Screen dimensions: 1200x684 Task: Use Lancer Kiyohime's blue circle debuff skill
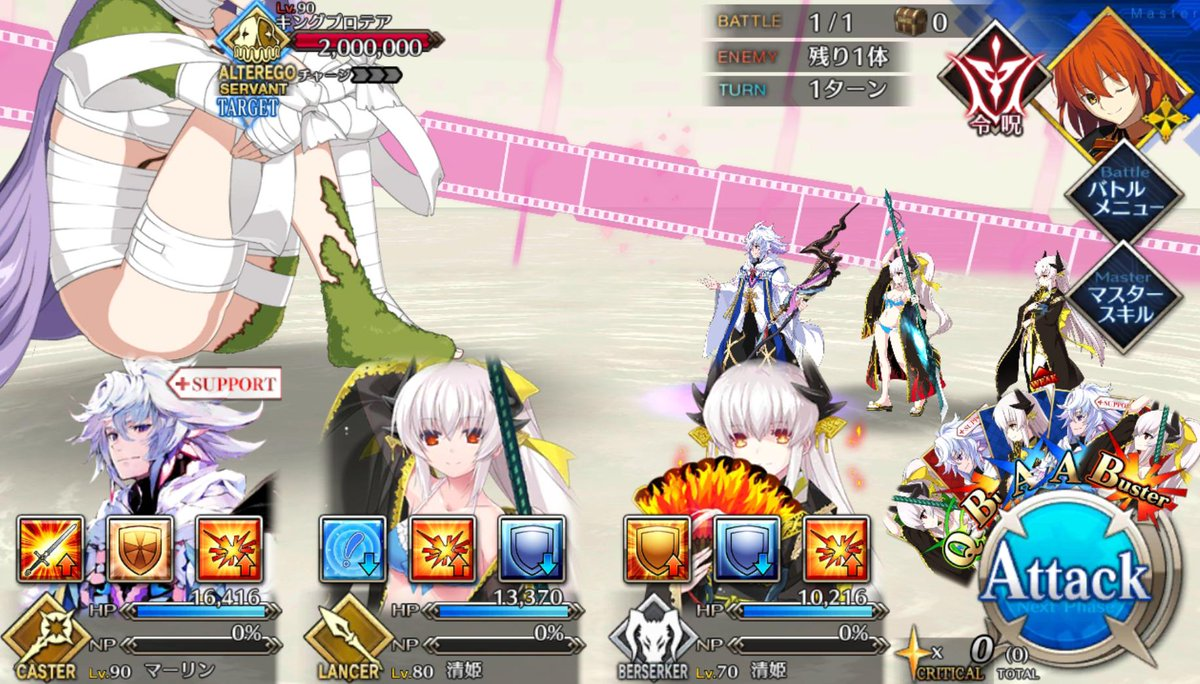click(x=353, y=549)
